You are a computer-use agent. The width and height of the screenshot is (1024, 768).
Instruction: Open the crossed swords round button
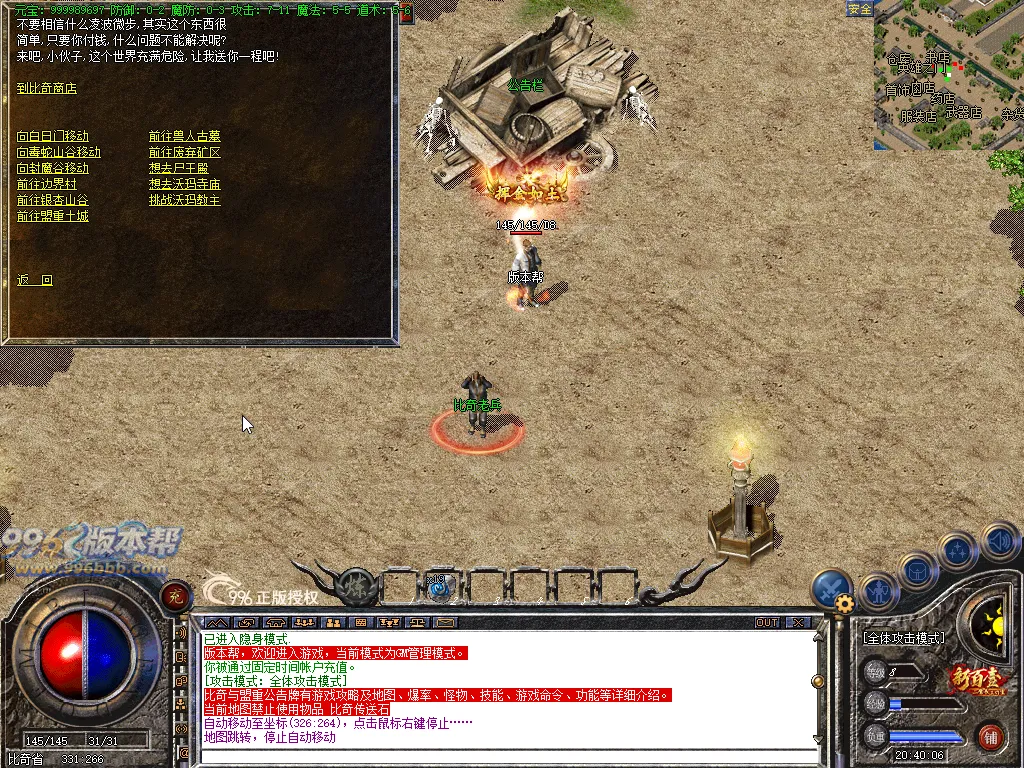[x=830, y=588]
